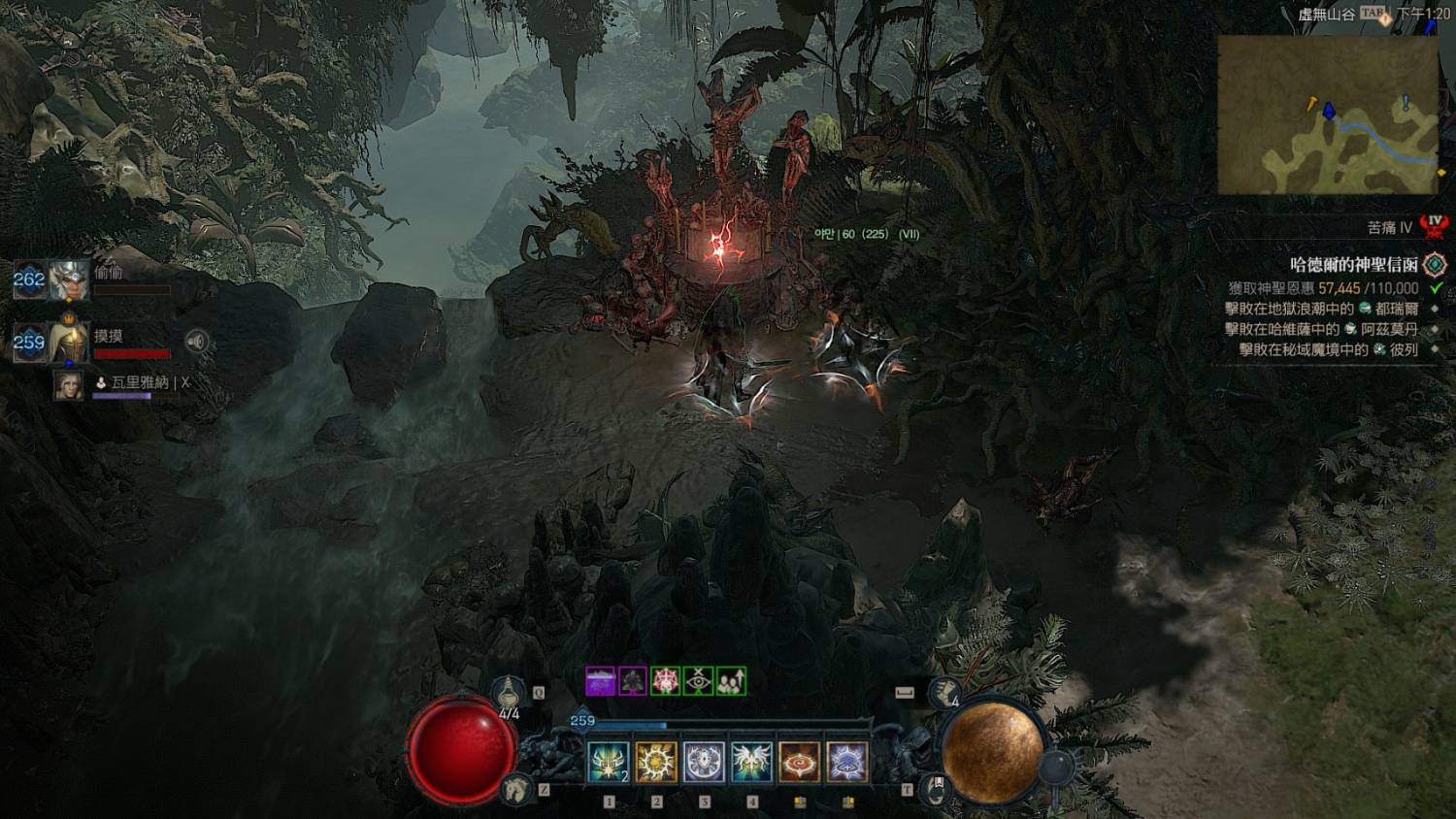
Task: Click the purple treasure chest buff icon
Action: point(601,681)
